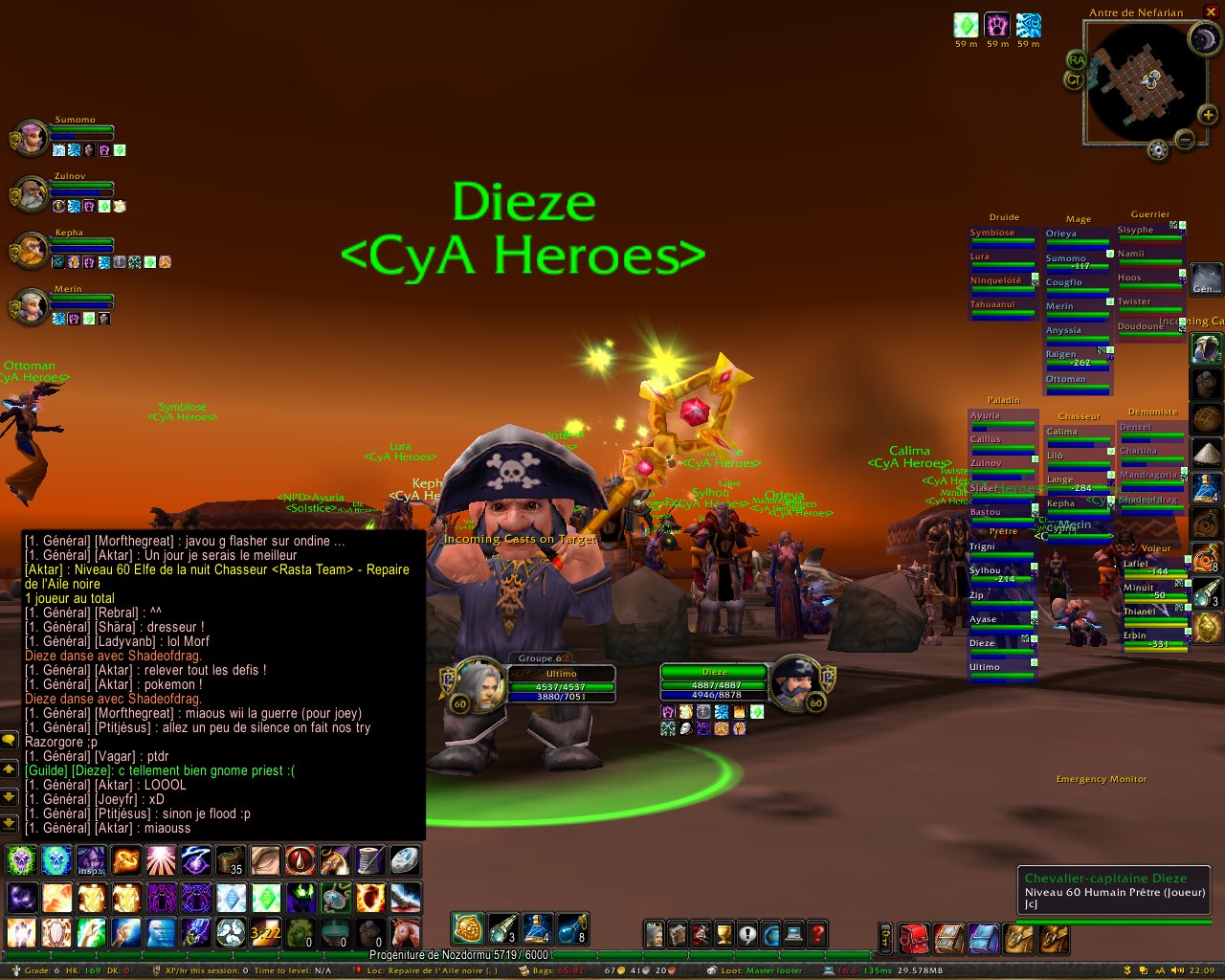Select party member Sumomo's portrait
1225x980 pixels.
tap(30, 138)
